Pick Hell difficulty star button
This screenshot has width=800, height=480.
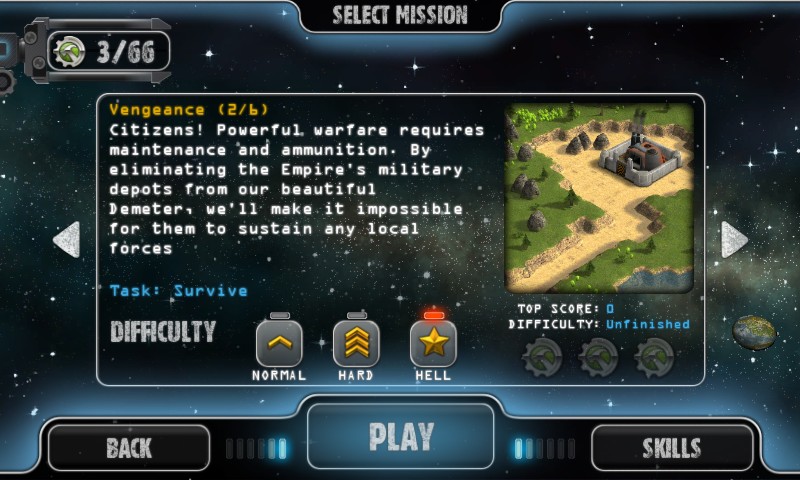[x=433, y=344]
